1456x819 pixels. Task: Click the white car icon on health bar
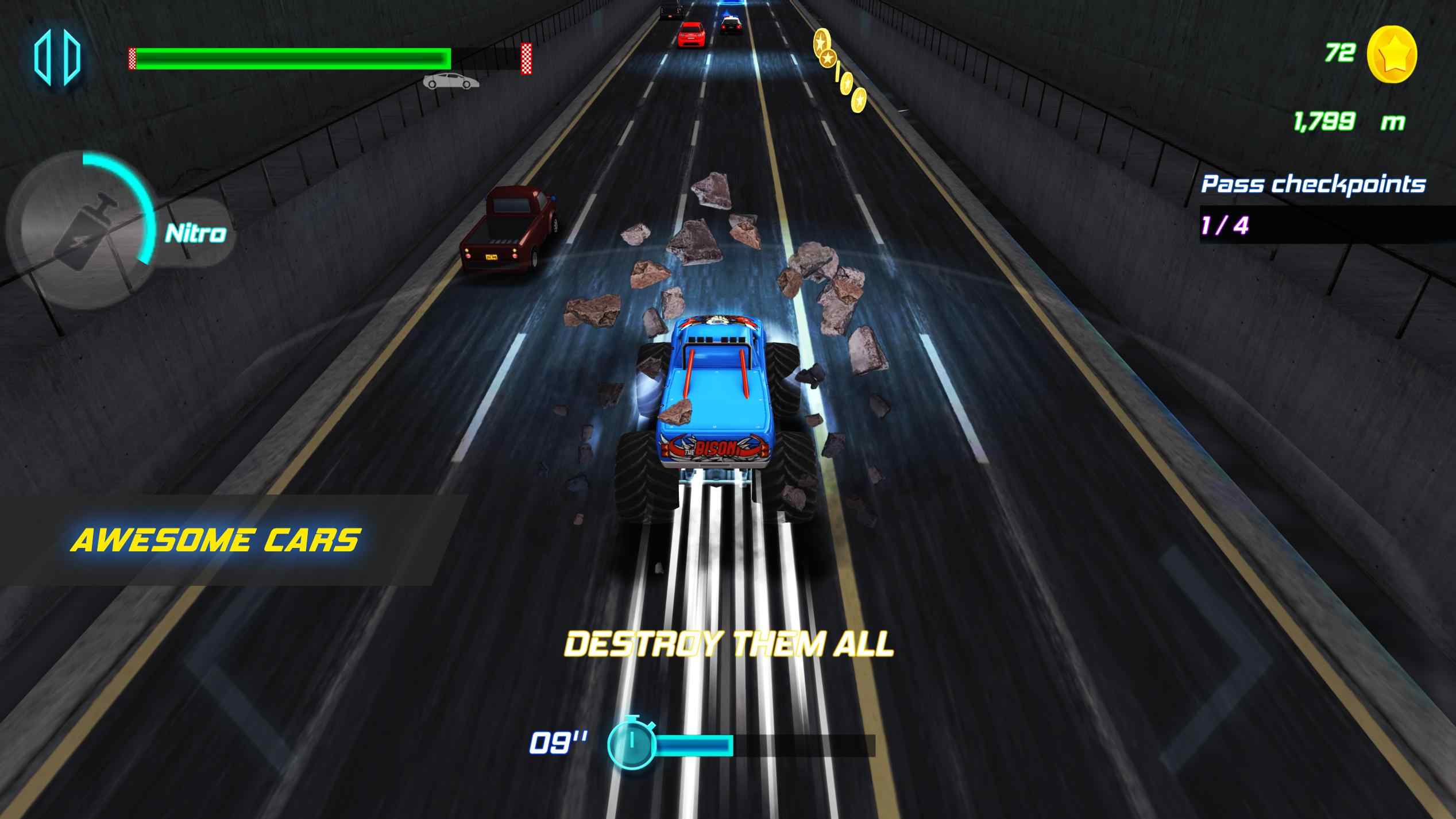click(x=451, y=80)
